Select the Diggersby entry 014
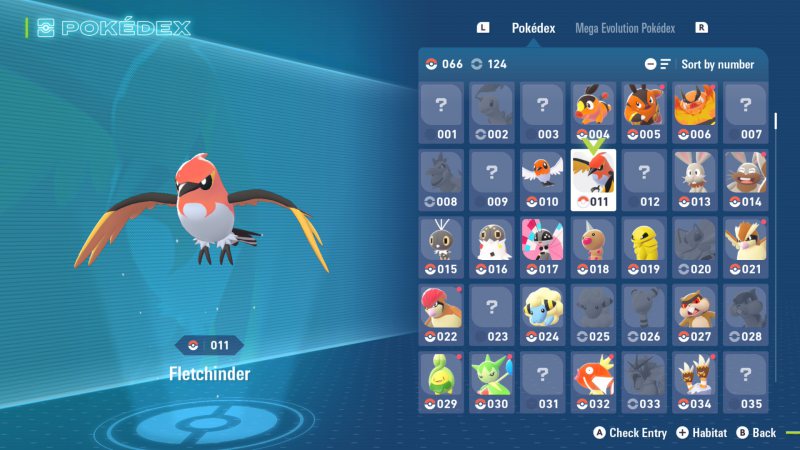 tap(745, 179)
